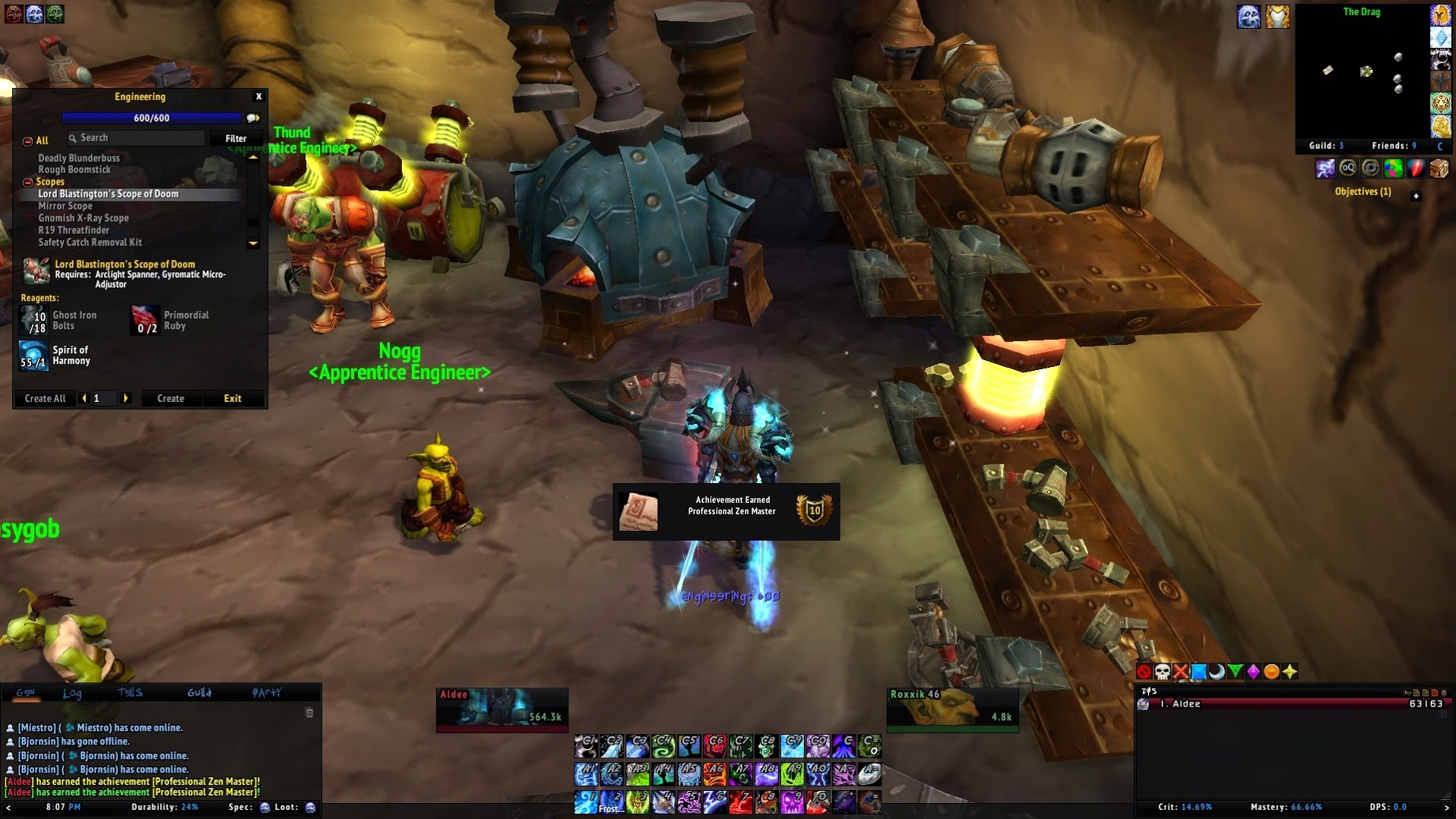Click the Create All button
Viewport: 1456px width, 819px height.
click(45, 398)
